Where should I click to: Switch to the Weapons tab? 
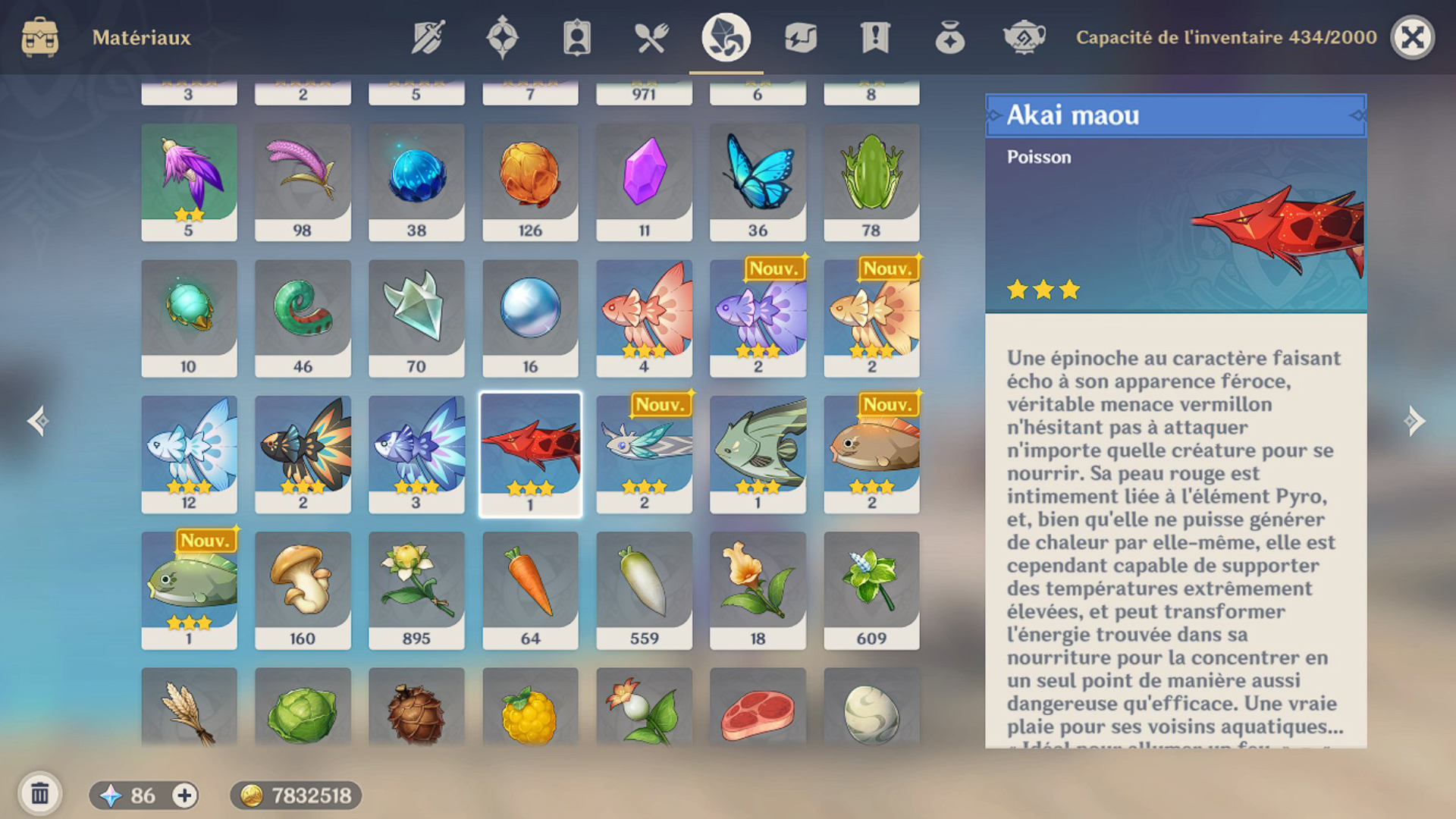point(428,37)
